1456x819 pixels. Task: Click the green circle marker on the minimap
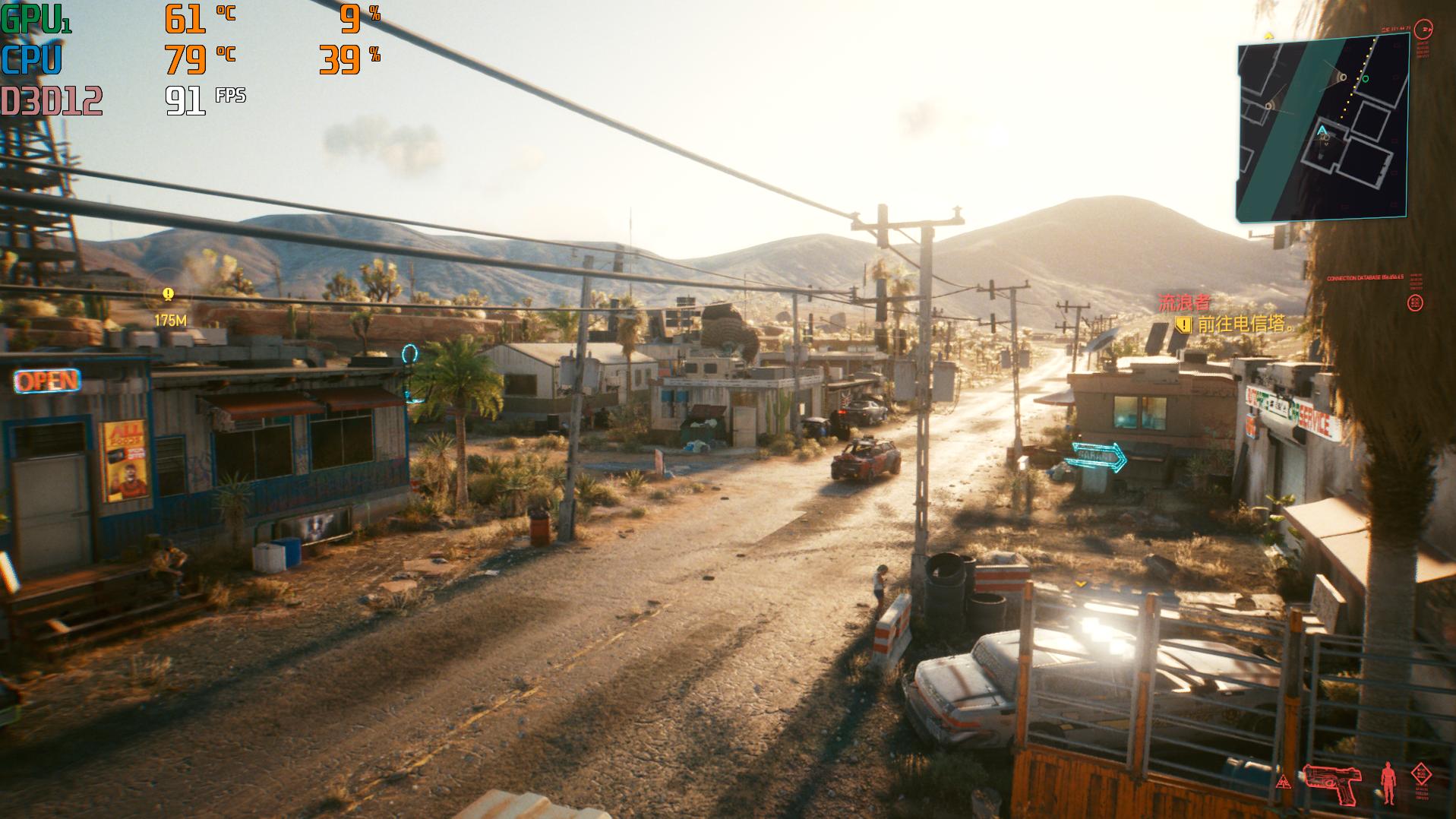click(1365, 78)
